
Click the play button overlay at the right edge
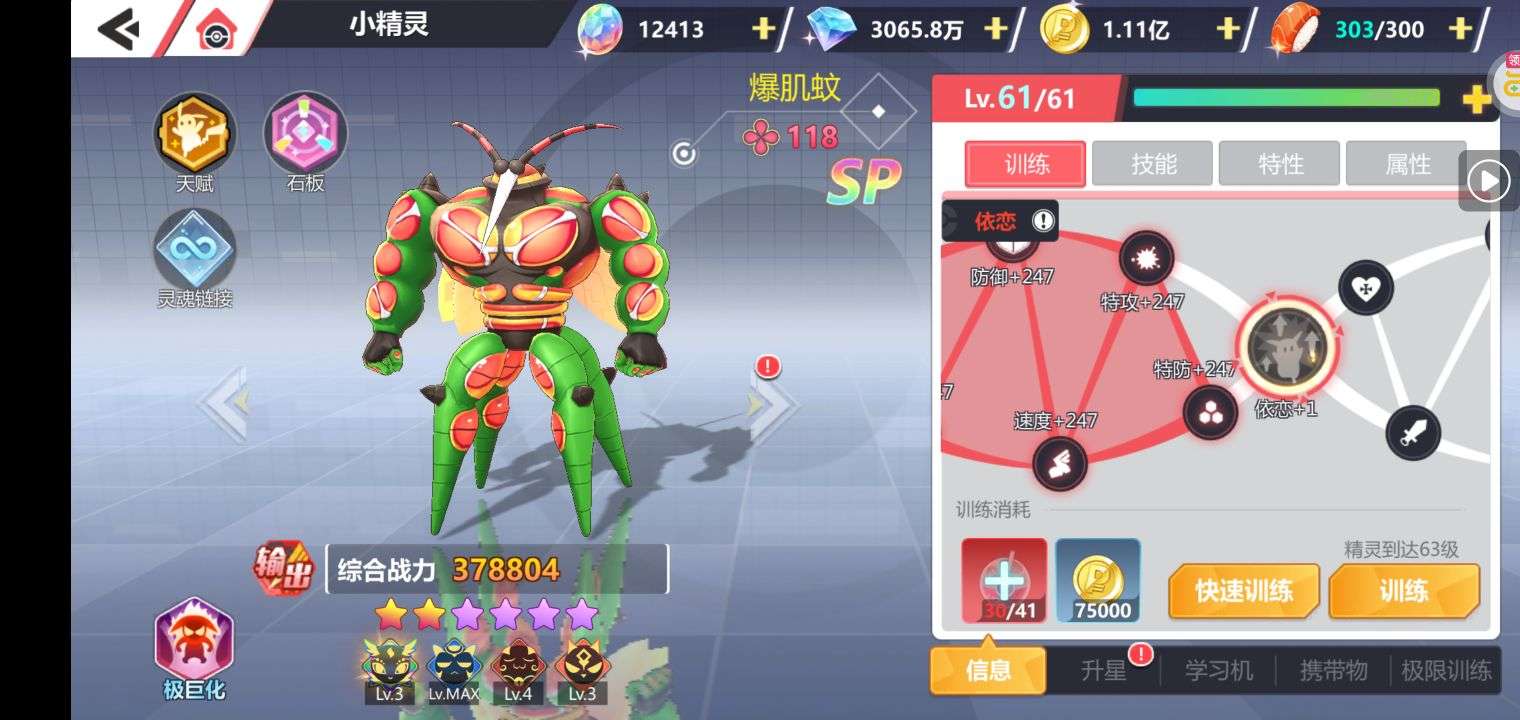coord(1488,181)
